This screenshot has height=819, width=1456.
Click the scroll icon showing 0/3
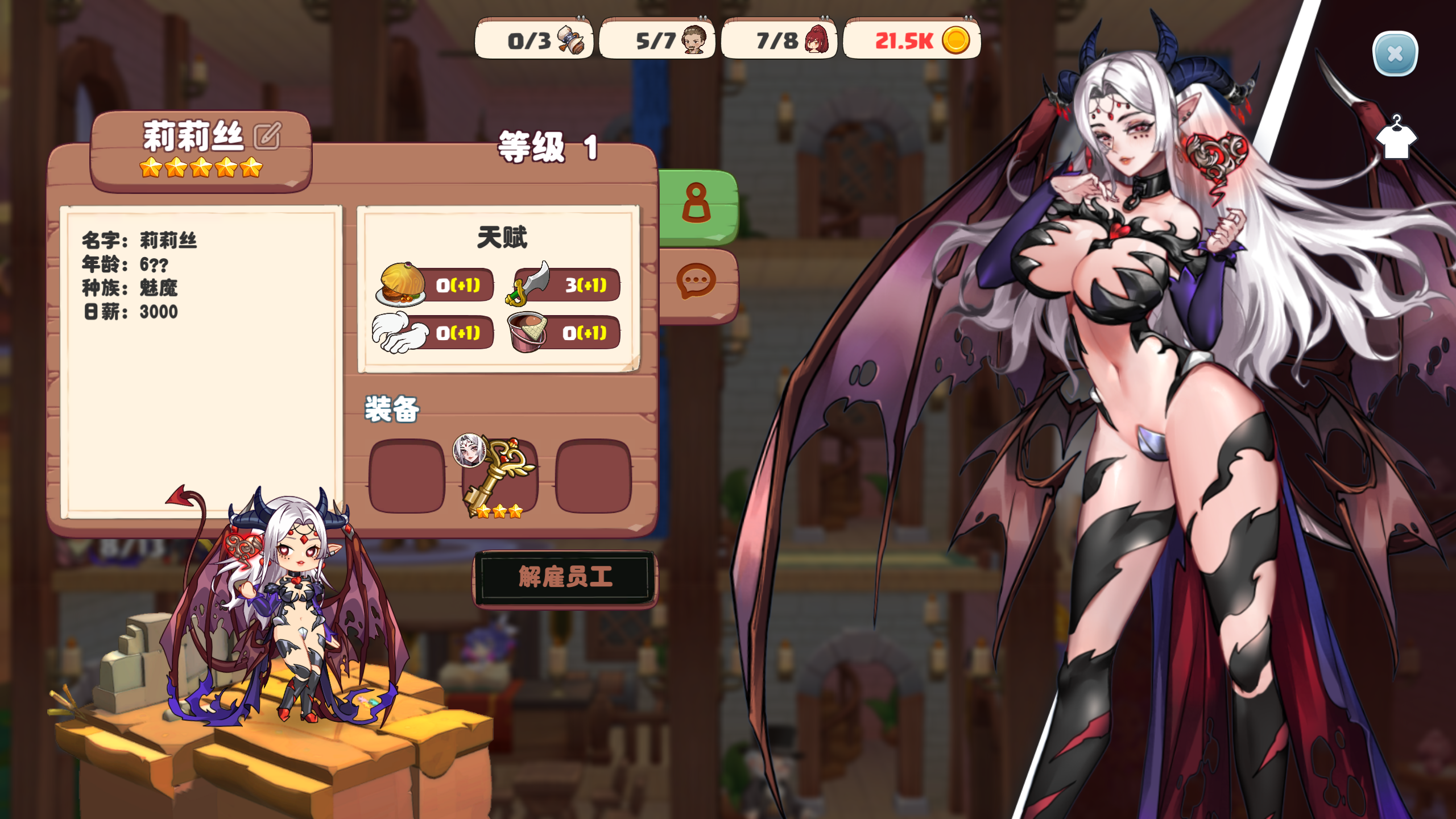click(574, 41)
